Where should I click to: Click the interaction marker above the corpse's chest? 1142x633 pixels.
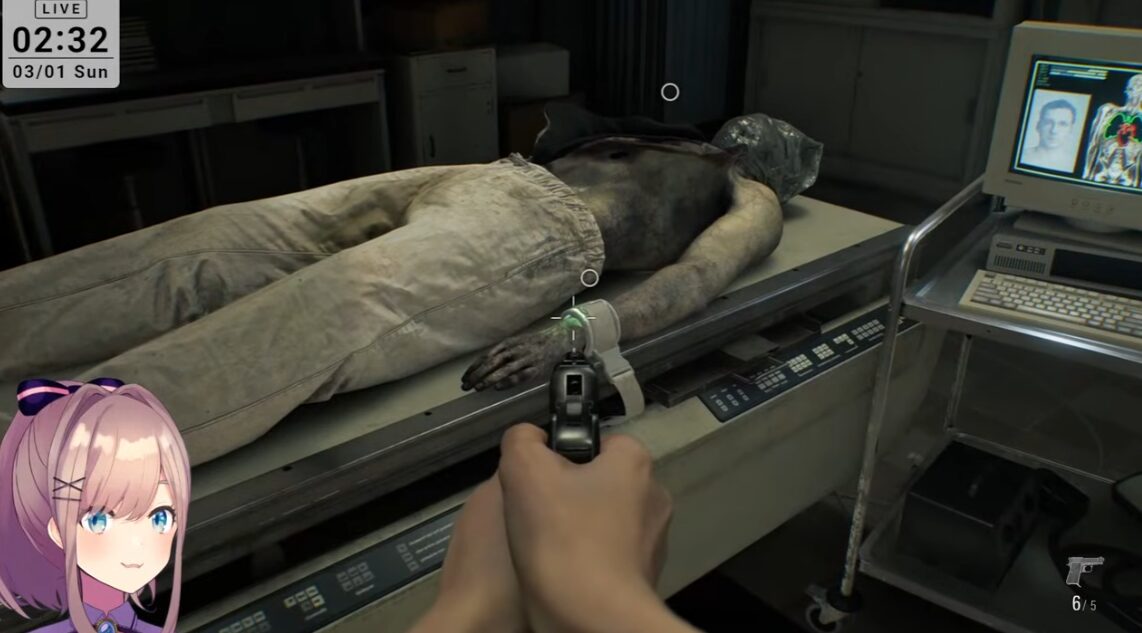(x=670, y=92)
